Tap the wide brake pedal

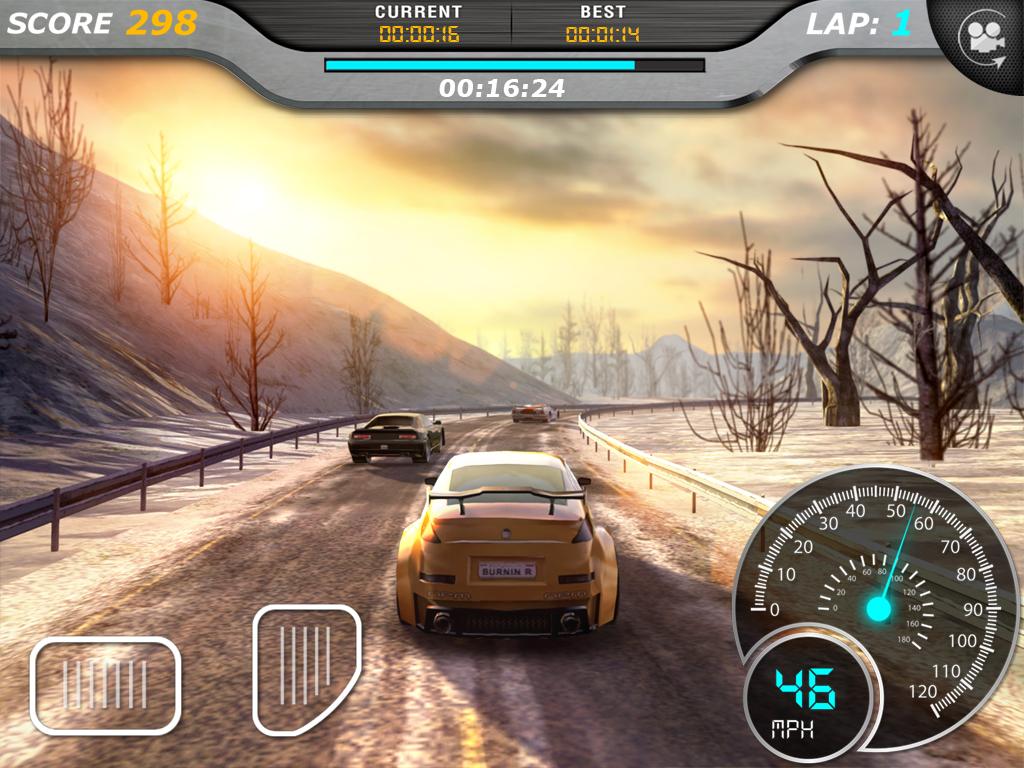coord(105,685)
